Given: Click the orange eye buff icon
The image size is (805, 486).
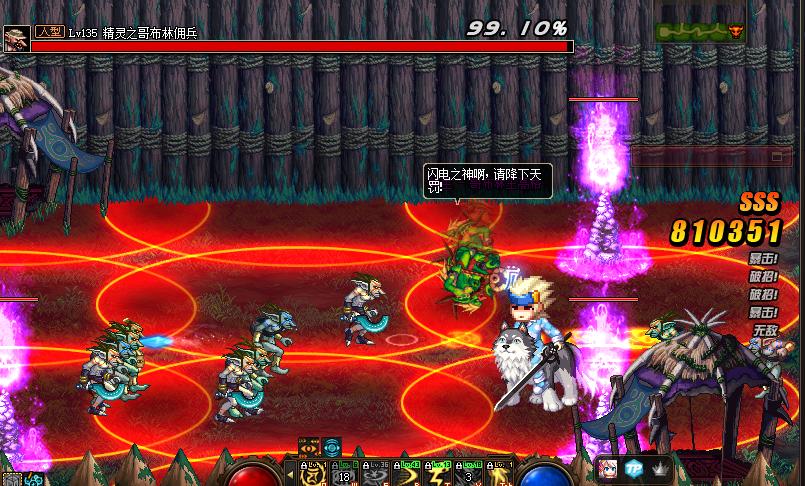Looking at the screenshot, I should click(x=309, y=447).
